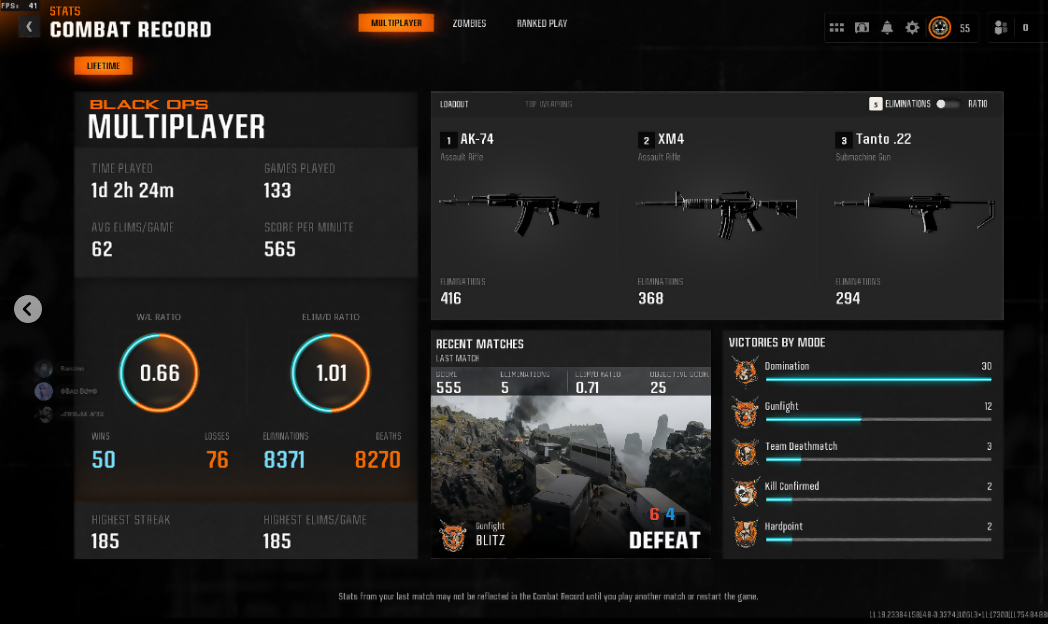Choose the Tanto .22 weapon card
This screenshot has width=1048, height=624.
click(915, 218)
